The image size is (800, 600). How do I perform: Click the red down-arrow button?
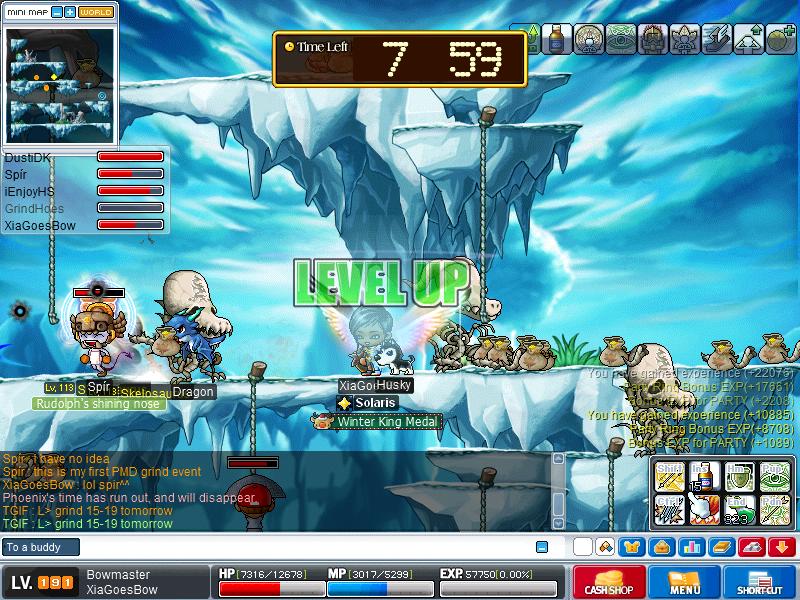(x=783, y=547)
